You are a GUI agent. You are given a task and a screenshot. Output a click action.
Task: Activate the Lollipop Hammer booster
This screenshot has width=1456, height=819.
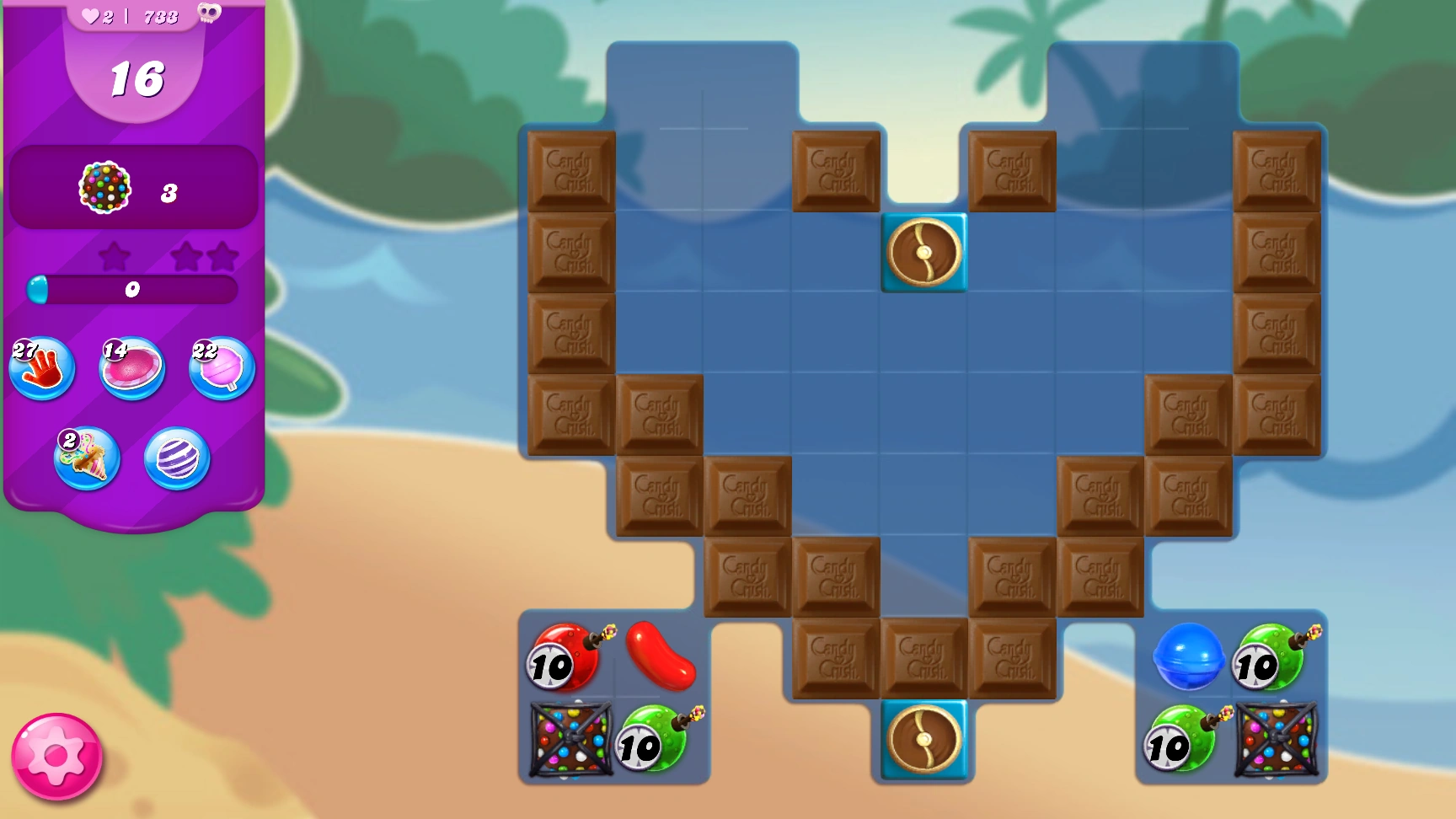pos(221,368)
